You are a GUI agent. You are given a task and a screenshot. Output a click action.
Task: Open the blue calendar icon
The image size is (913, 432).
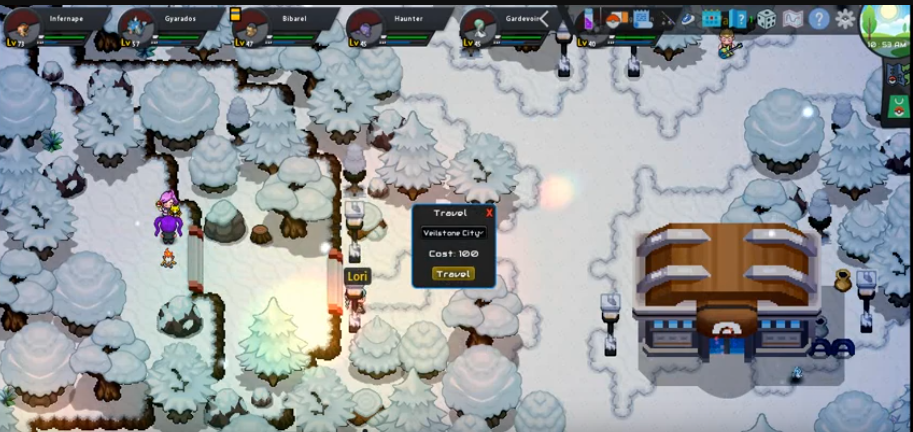click(x=712, y=19)
